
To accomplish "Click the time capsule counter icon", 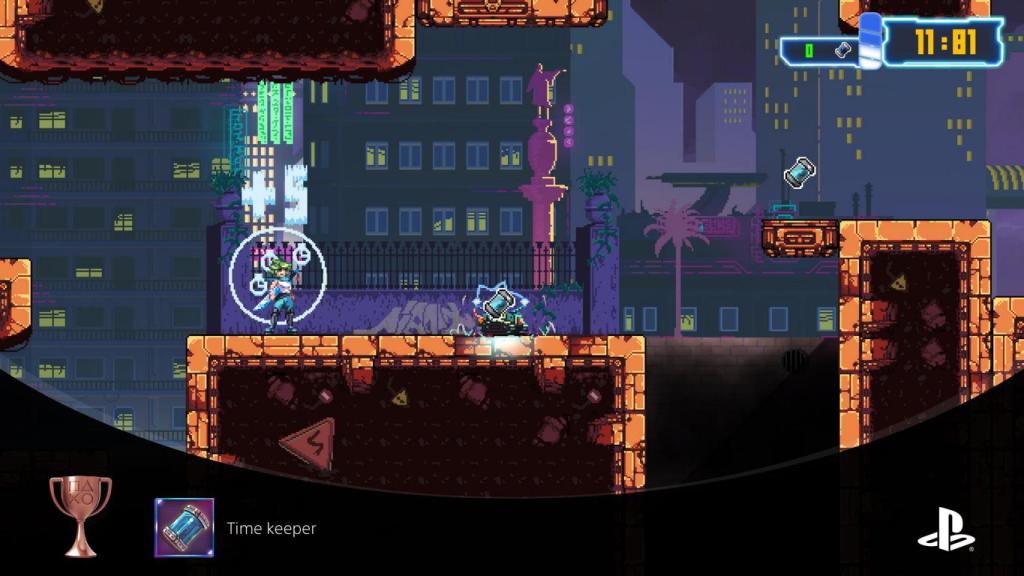I will (x=843, y=48).
